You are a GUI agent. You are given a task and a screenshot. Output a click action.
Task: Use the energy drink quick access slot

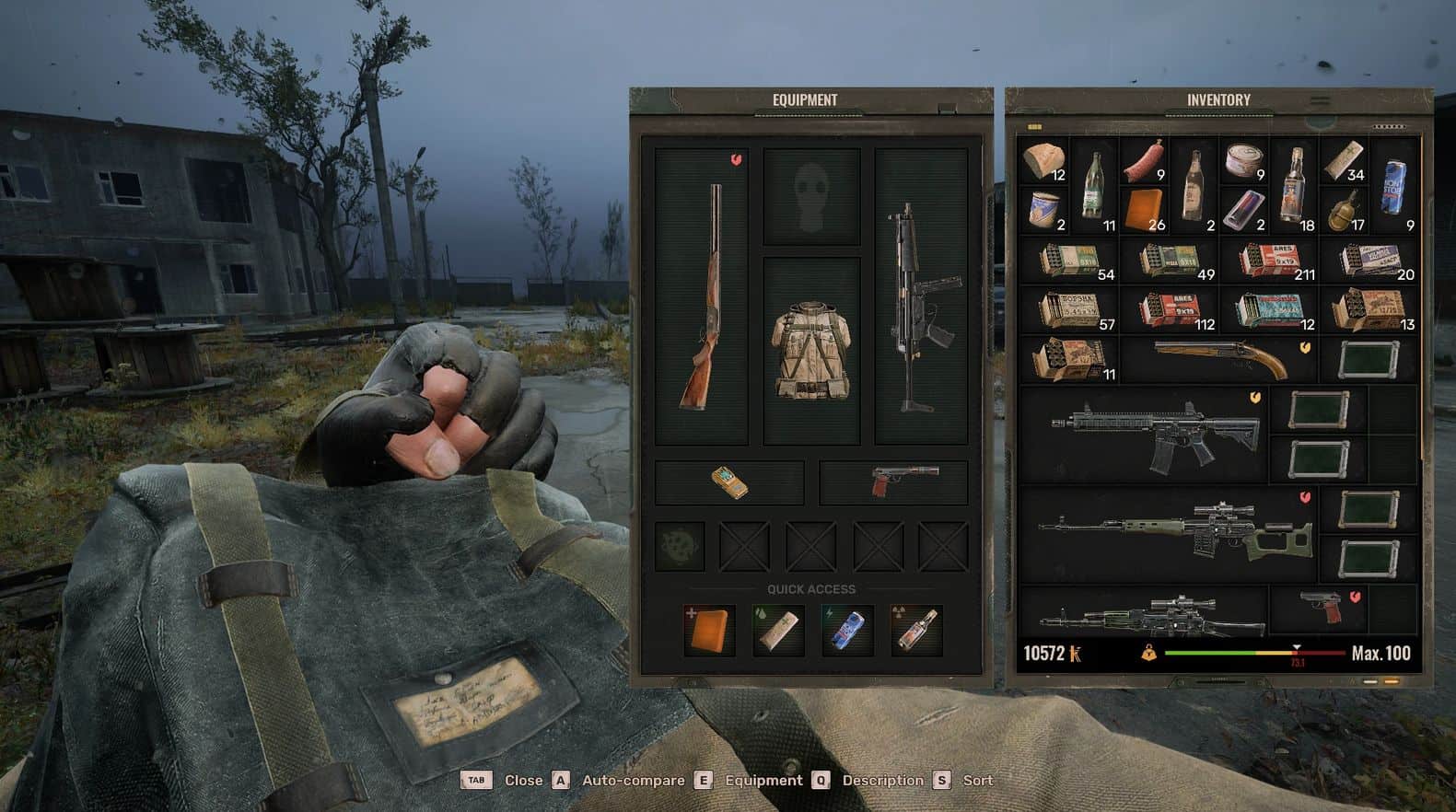click(x=847, y=629)
